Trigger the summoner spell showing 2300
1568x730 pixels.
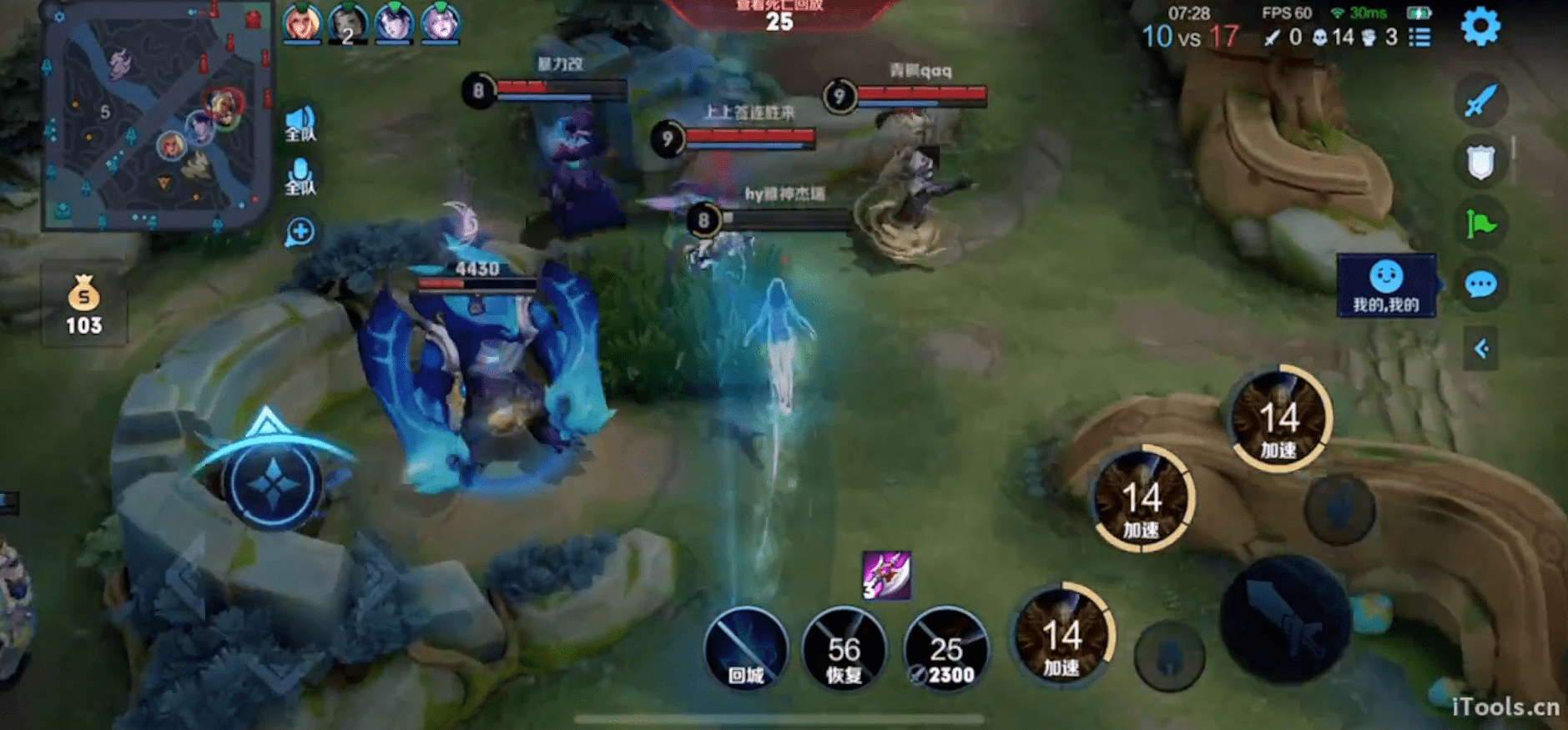[945, 649]
